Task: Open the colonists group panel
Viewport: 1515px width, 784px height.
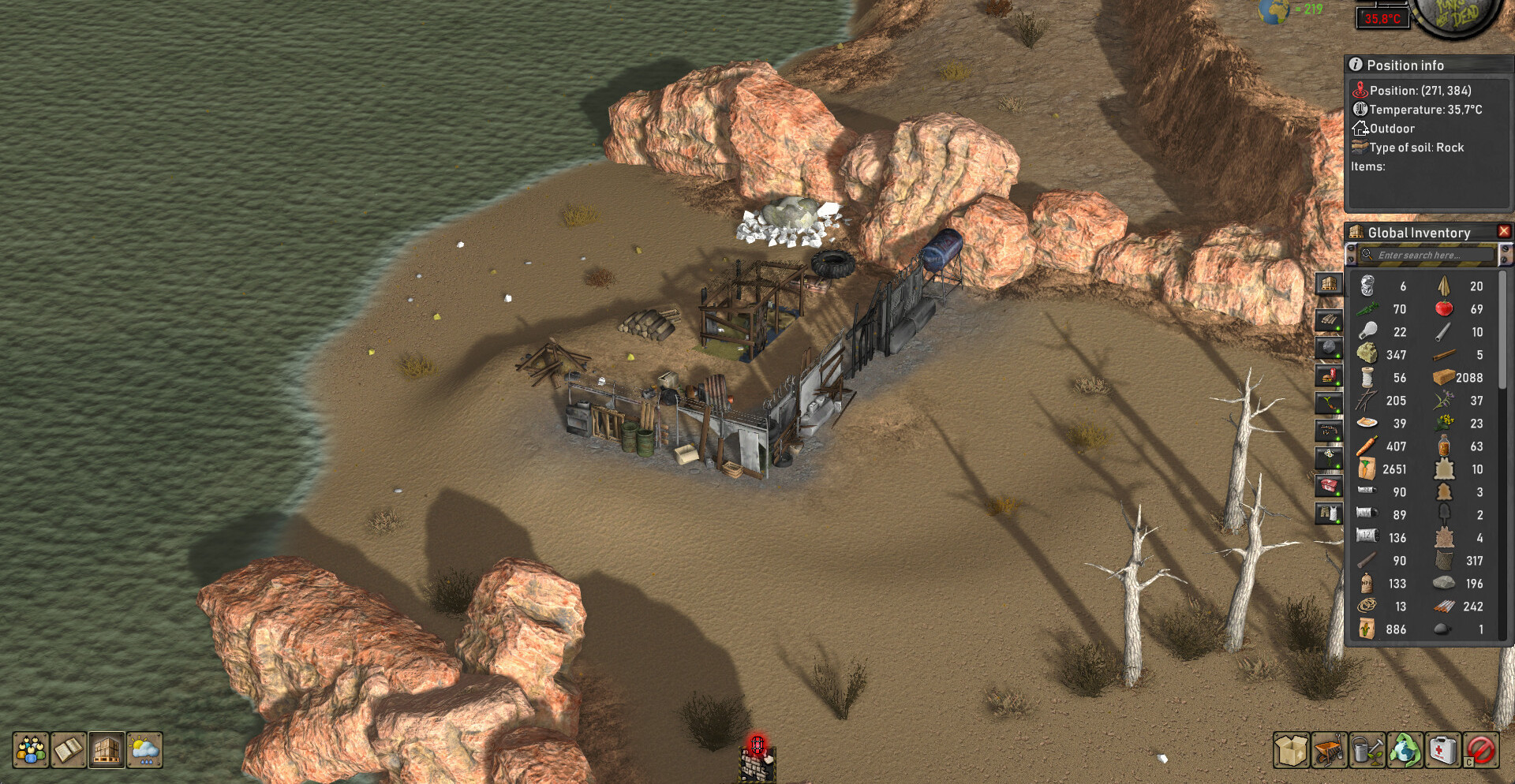Action: pos(31,750)
